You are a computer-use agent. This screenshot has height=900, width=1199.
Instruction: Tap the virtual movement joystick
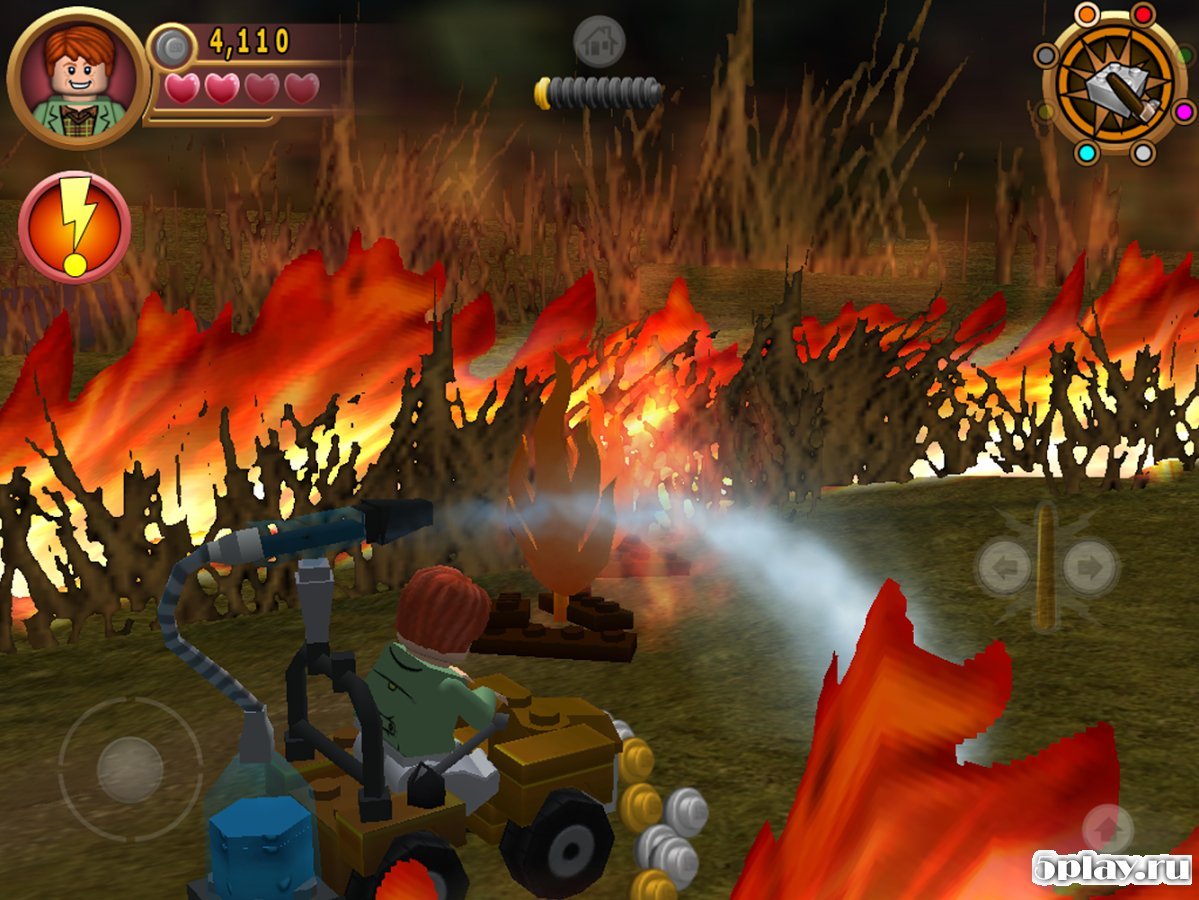tap(130, 769)
